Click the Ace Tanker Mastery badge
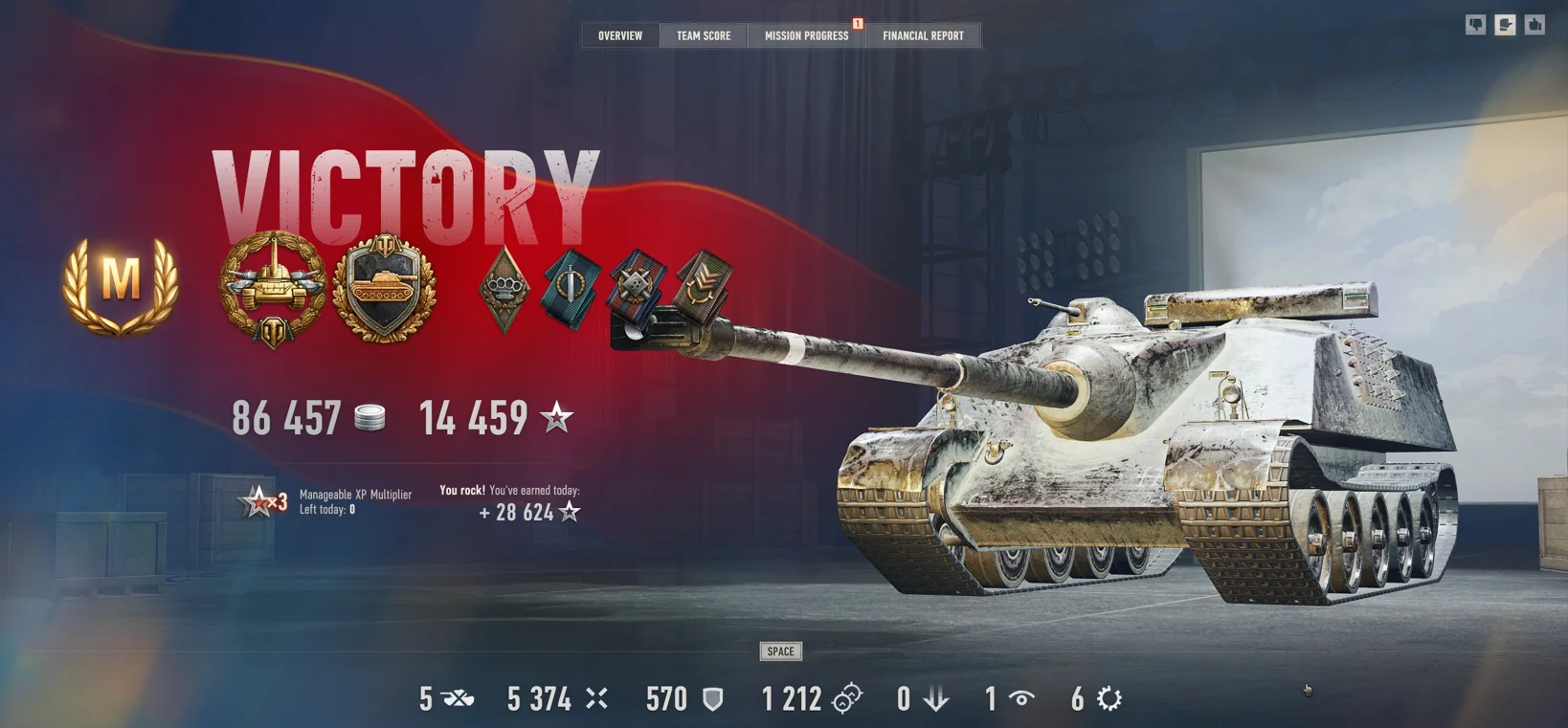The height and width of the screenshot is (728, 1568). [120, 286]
